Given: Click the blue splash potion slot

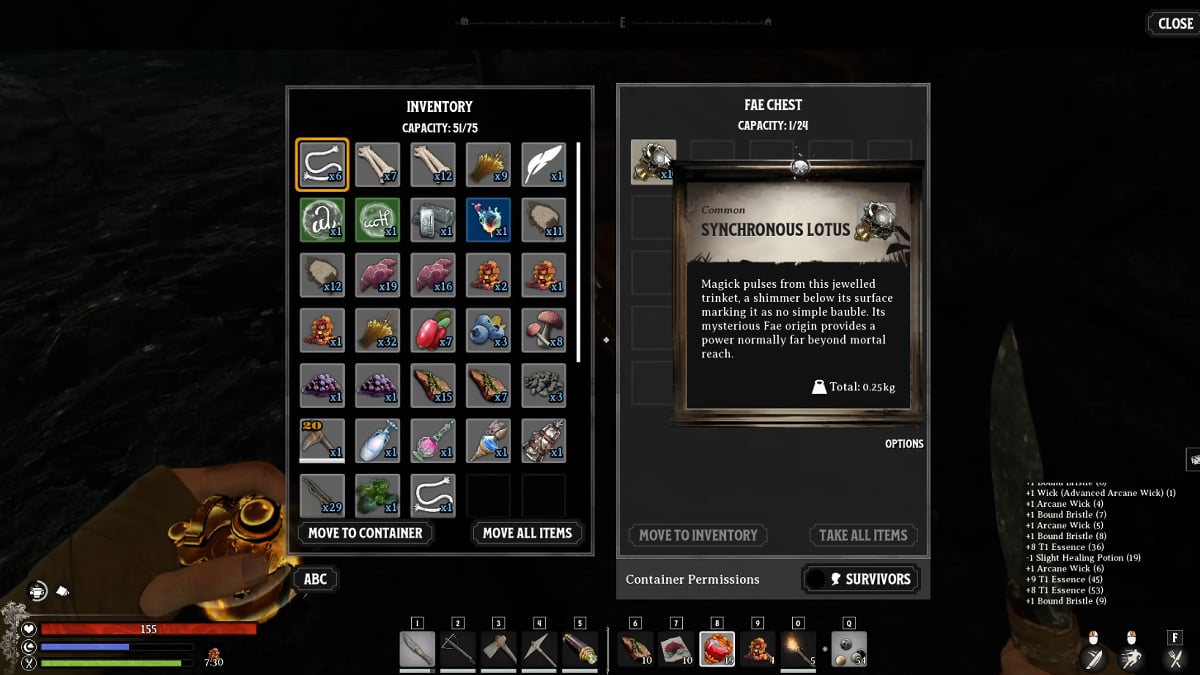Looking at the screenshot, I should pyautogui.click(x=488, y=219).
